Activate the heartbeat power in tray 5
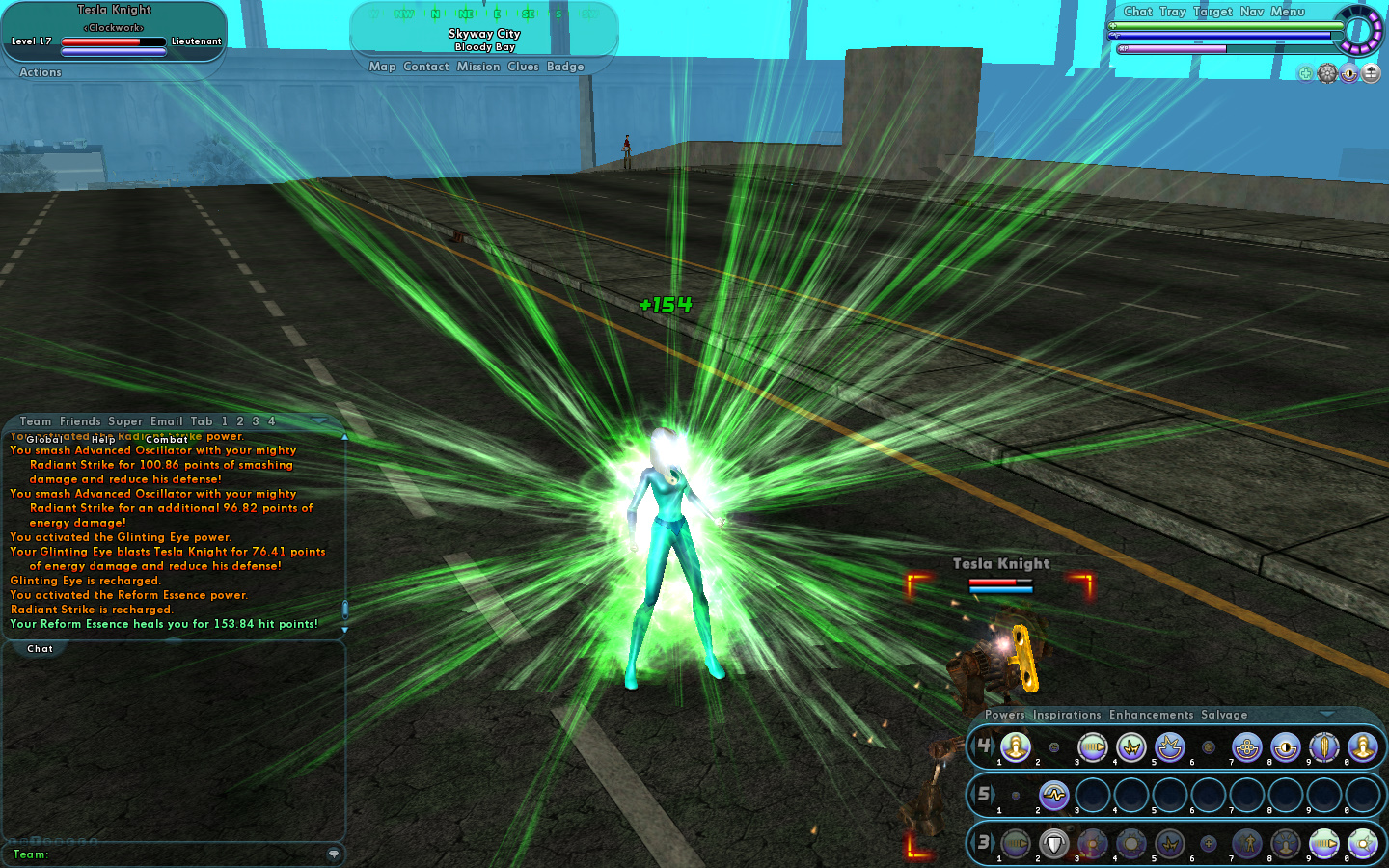Viewport: 1389px width, 868px height. (x=1054, y=796)
